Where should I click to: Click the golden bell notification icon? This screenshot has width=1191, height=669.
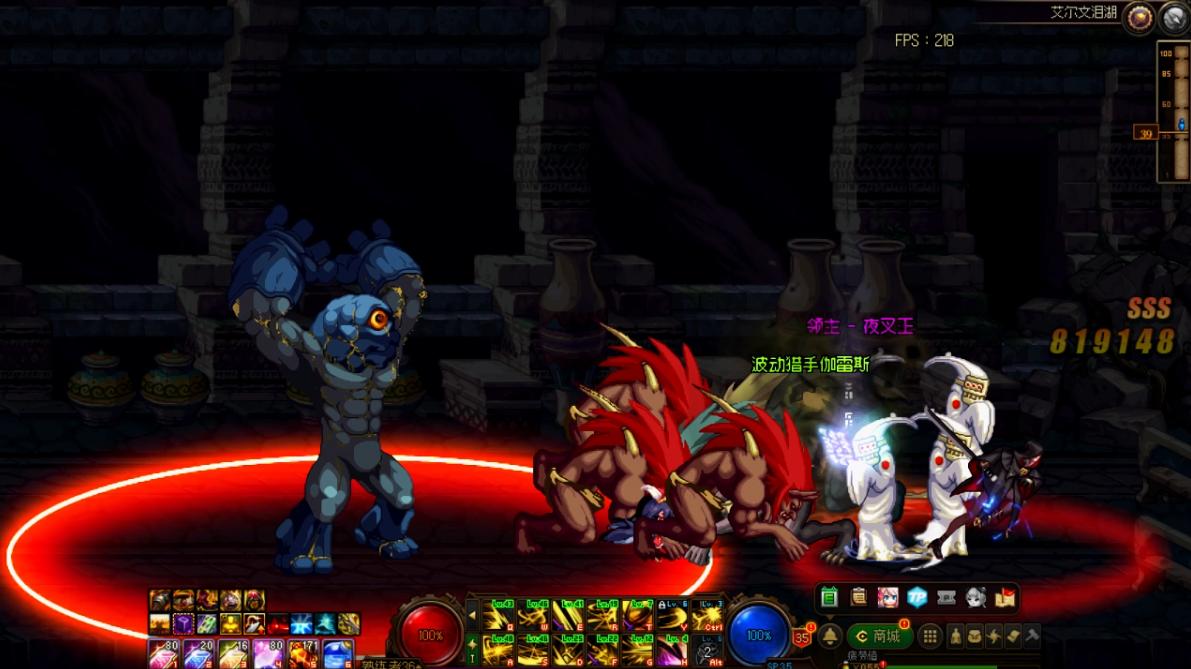pyautogui.click(x=830, y=636)
